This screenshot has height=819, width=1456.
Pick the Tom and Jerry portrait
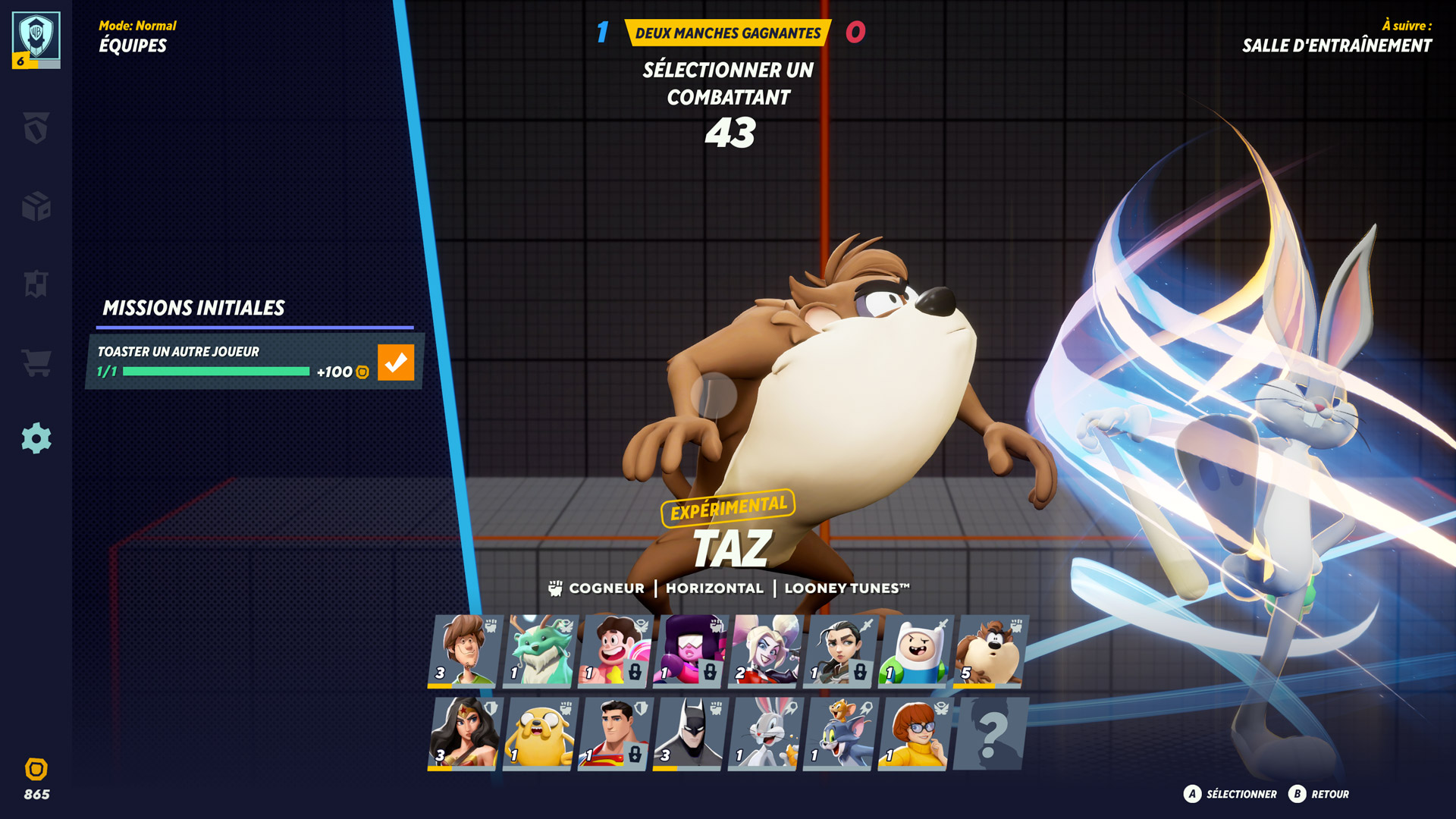tap(839, 733)
